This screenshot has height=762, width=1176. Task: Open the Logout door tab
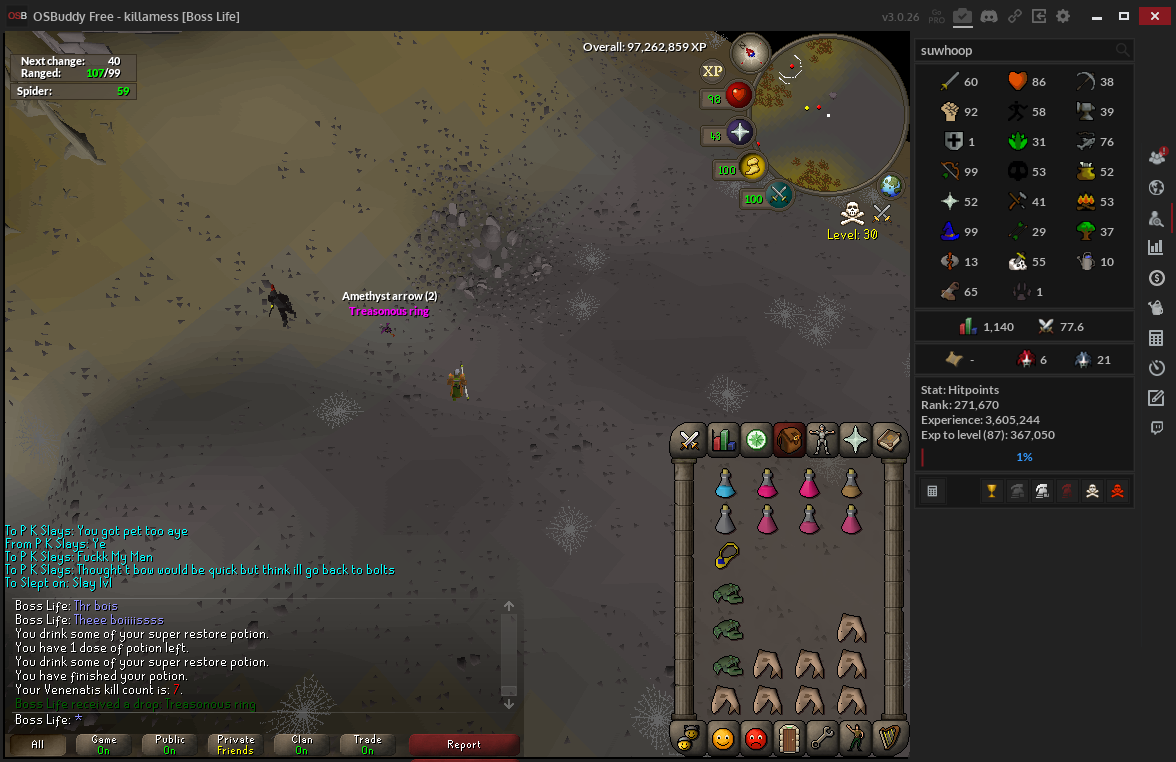[789, 739]
